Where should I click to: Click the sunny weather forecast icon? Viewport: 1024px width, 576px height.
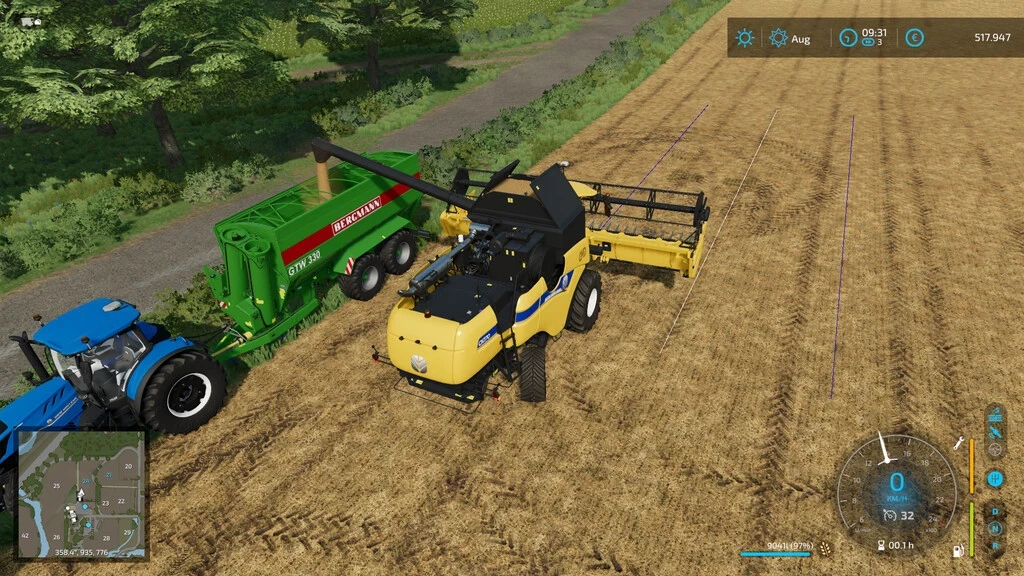745,38
